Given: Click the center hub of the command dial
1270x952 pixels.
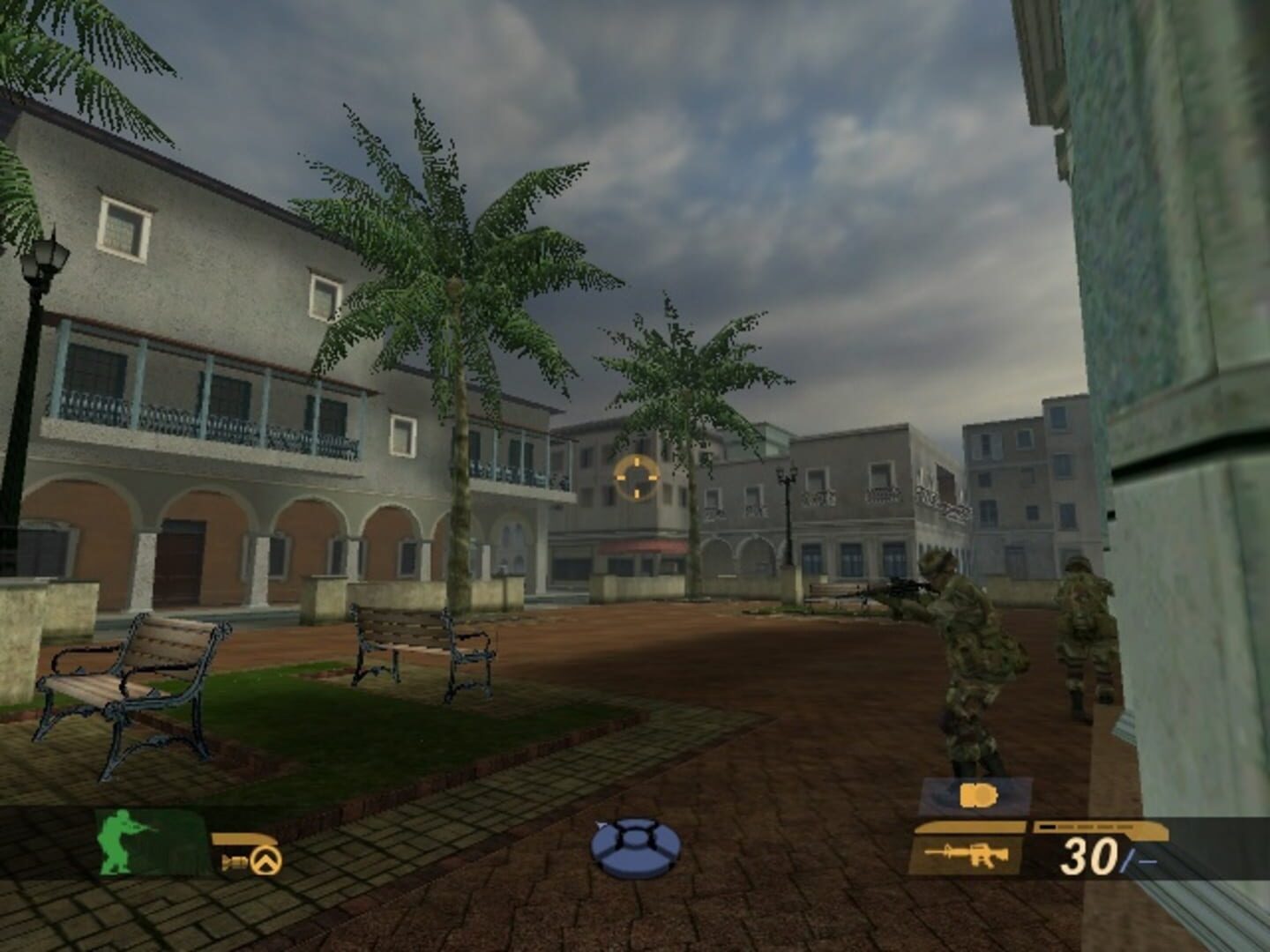Looking at the screenshot, I should point(635,838).
